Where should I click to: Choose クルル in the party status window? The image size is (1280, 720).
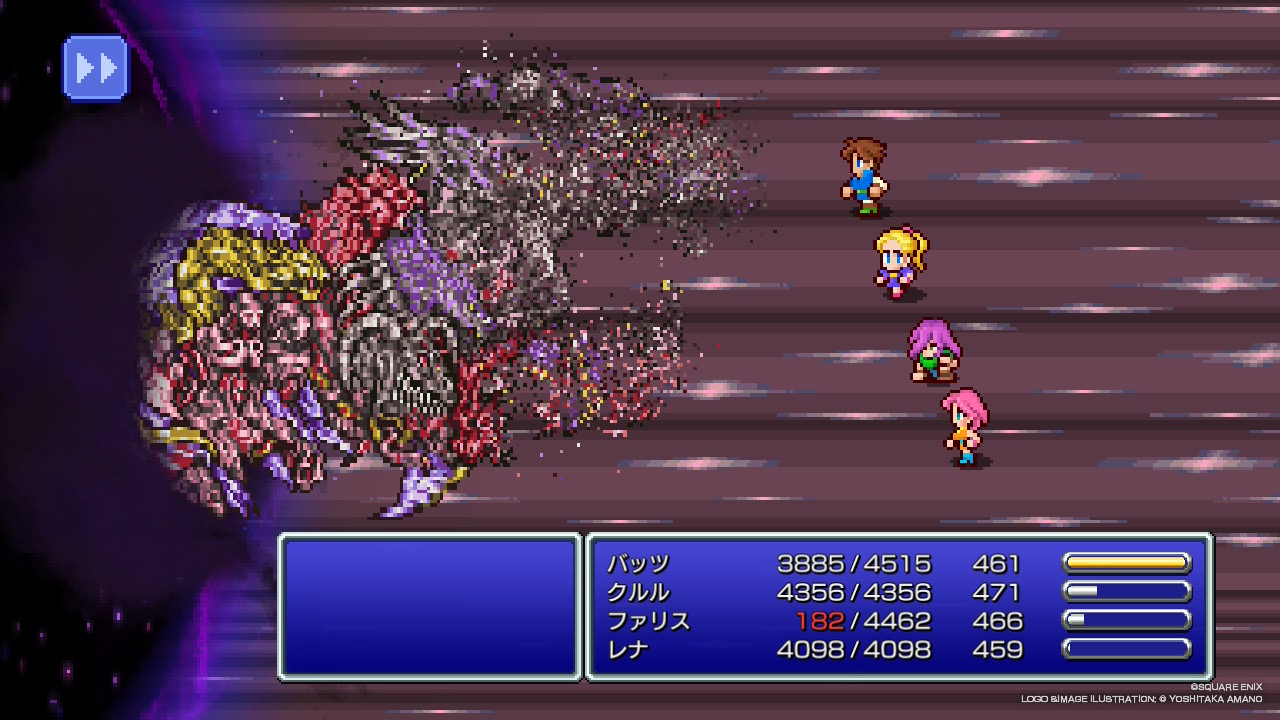(638, 592)
